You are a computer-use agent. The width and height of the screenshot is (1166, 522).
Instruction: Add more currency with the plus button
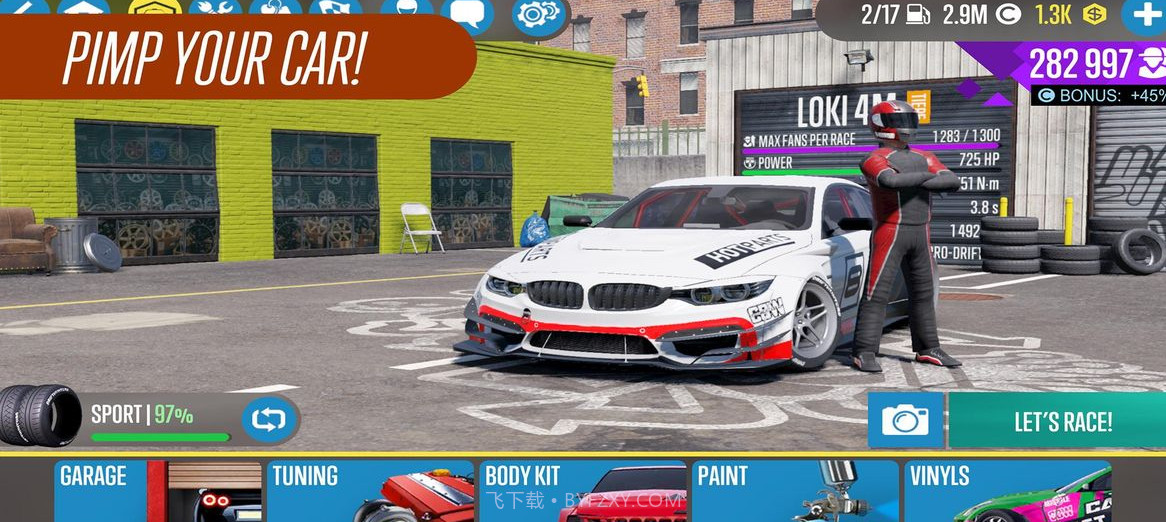tap(1144, 15)
